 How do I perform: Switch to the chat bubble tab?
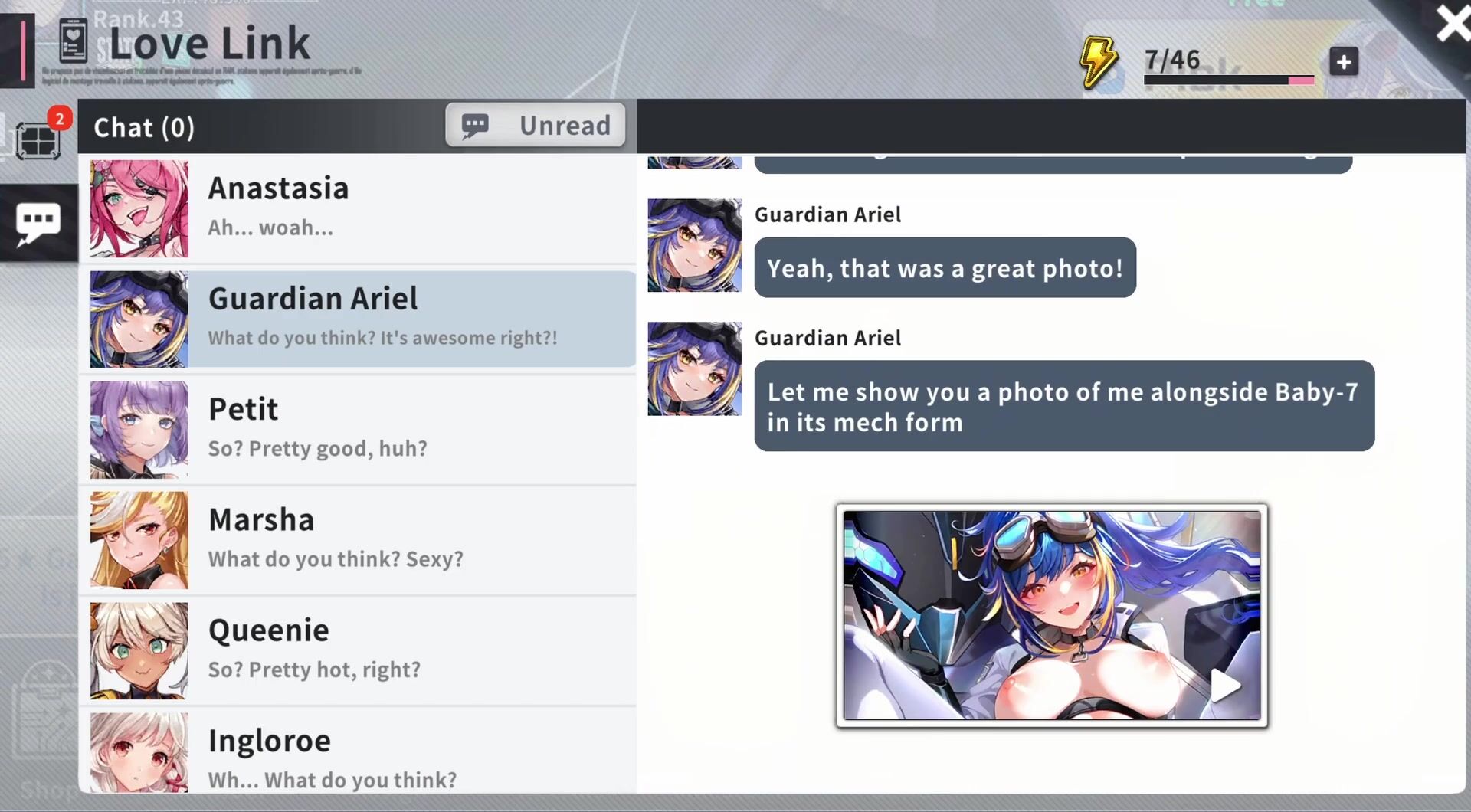coord(38,223)
